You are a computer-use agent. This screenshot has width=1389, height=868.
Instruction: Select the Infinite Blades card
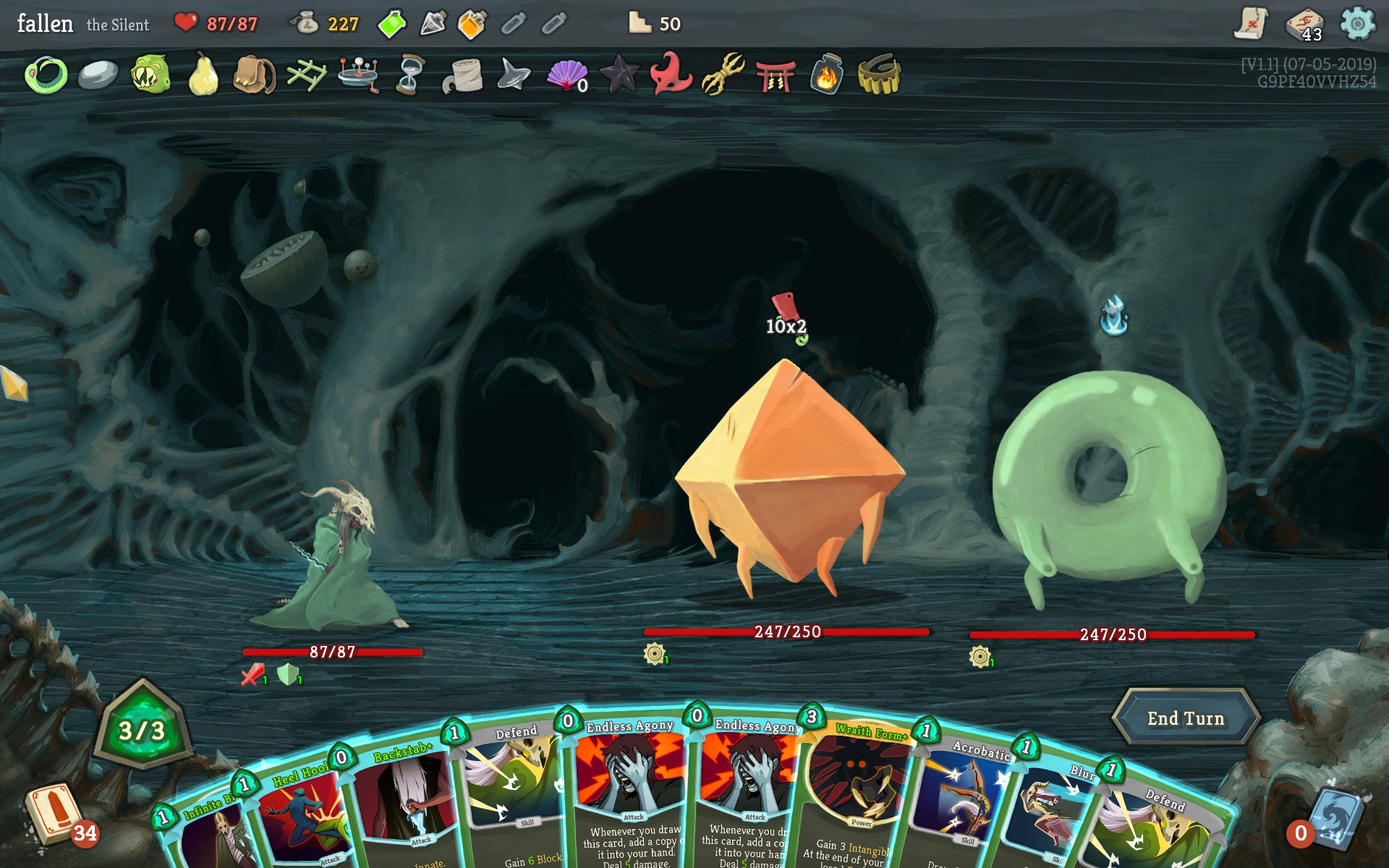206,832
